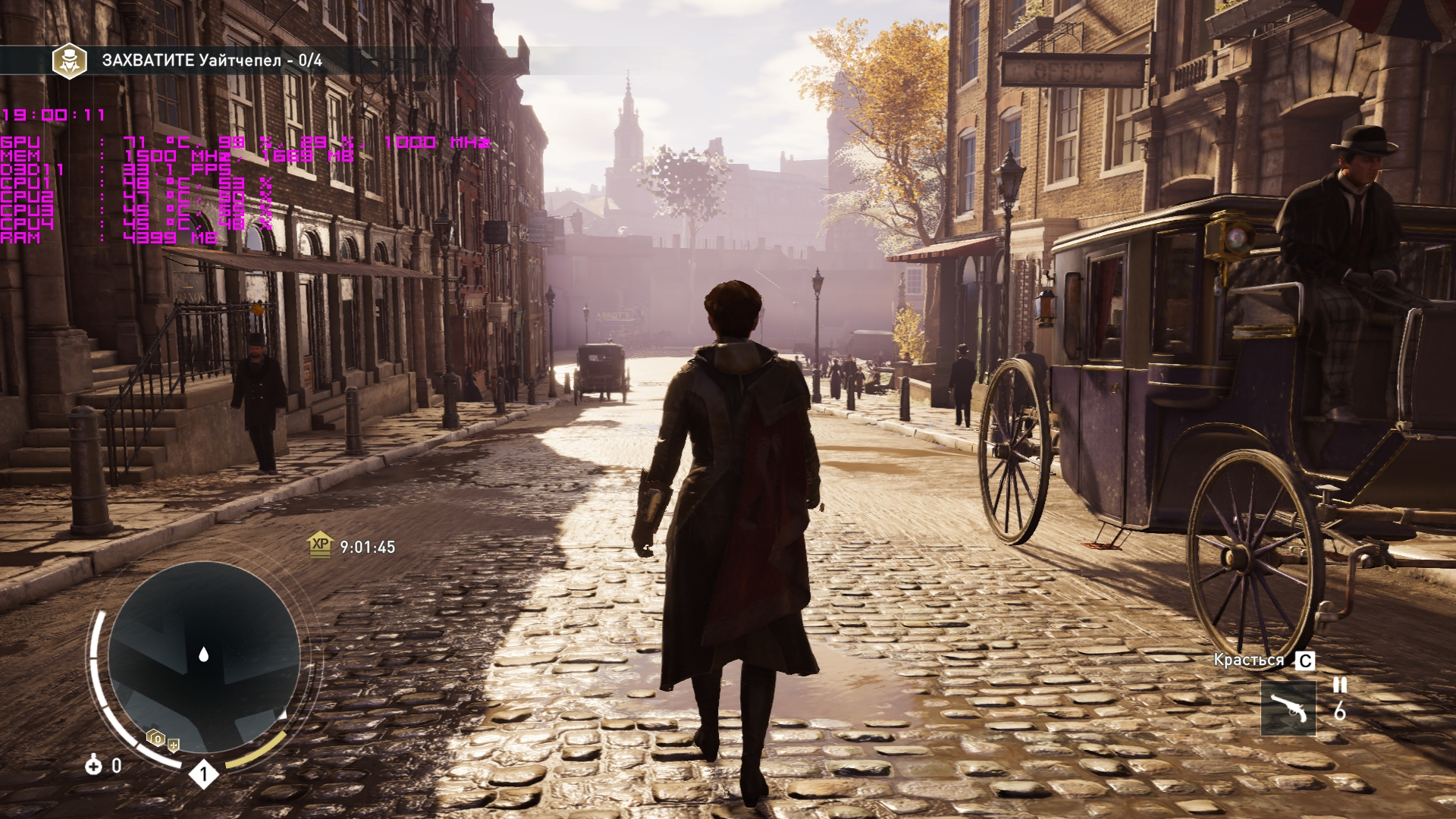Select the hexagonal gang emblem beside the objective
This screenshot has height=819, width=1456.
69,61
